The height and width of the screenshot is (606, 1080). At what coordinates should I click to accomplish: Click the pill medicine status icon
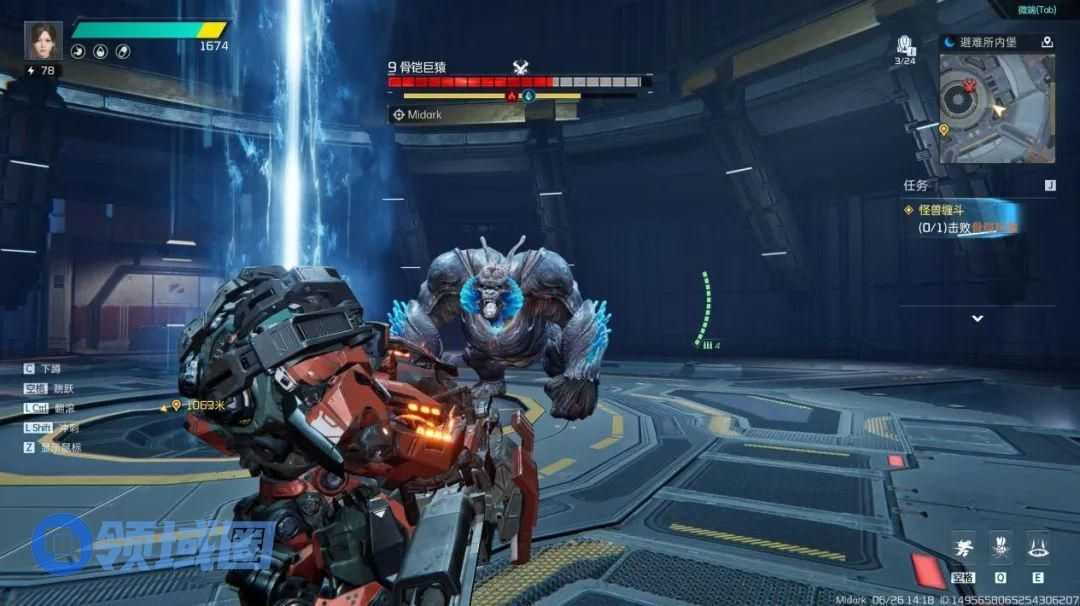pyautogui.click(x=123, y=52)
